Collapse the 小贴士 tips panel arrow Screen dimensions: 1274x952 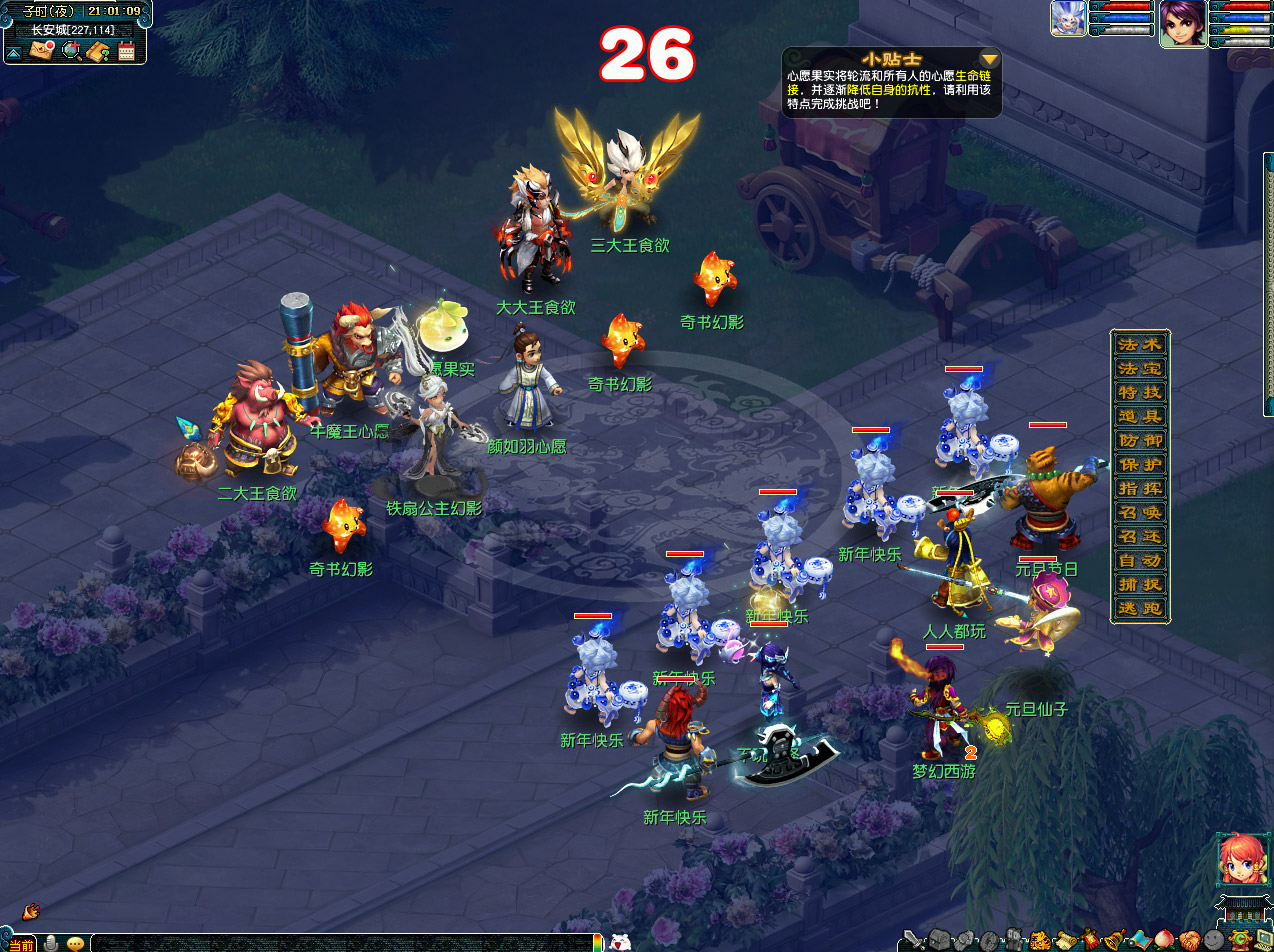pos(989,58)
